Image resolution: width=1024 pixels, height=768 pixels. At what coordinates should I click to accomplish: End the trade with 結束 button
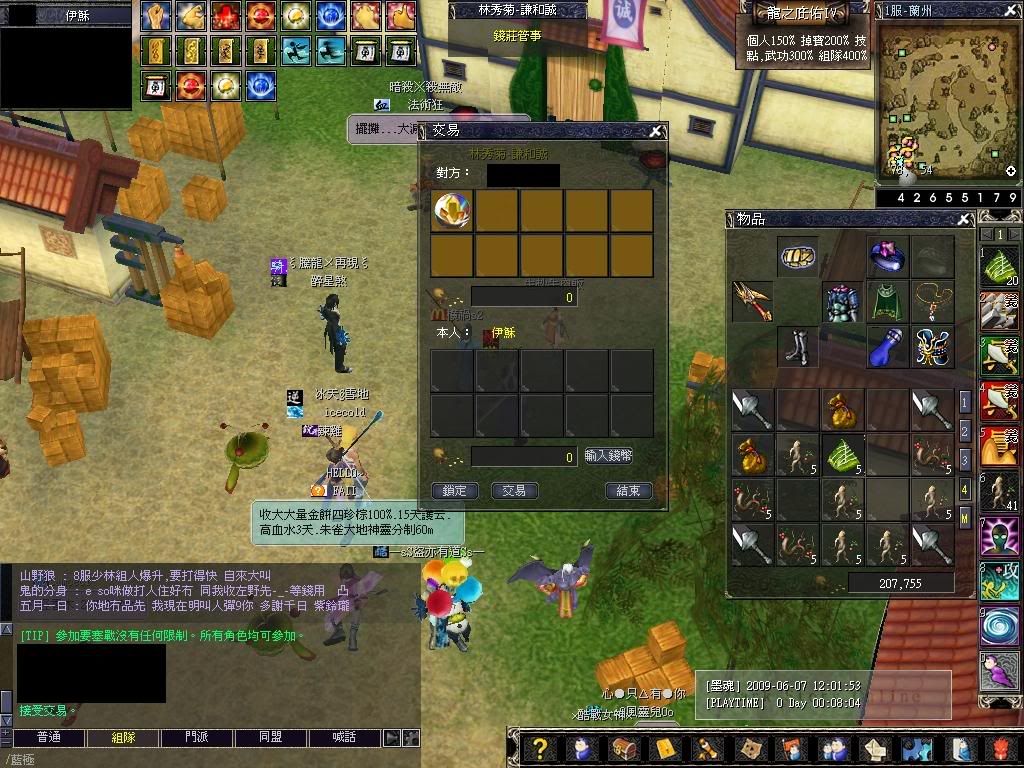[629, 491]
